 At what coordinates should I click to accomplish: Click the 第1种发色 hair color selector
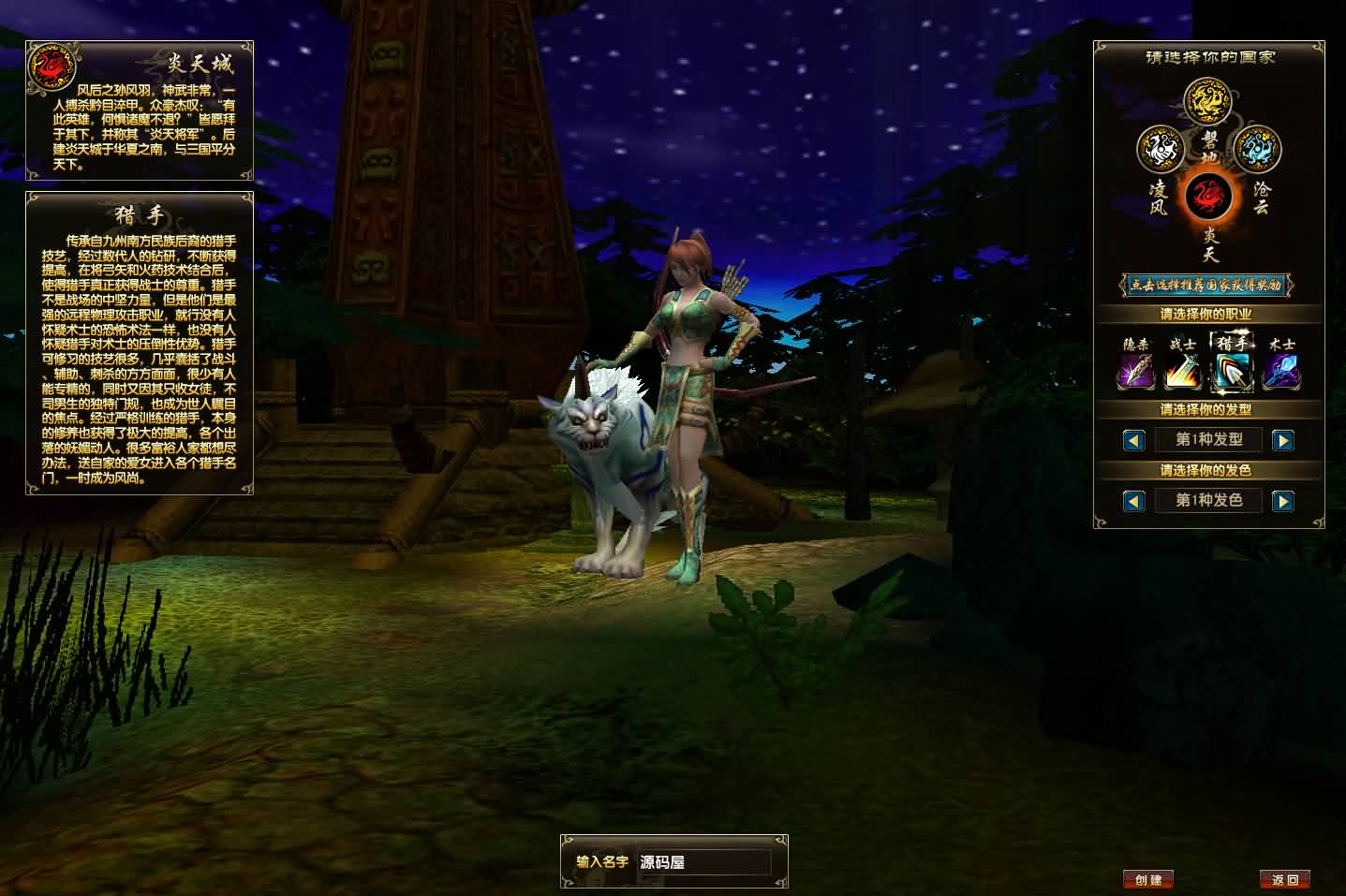click(1209, 501)
